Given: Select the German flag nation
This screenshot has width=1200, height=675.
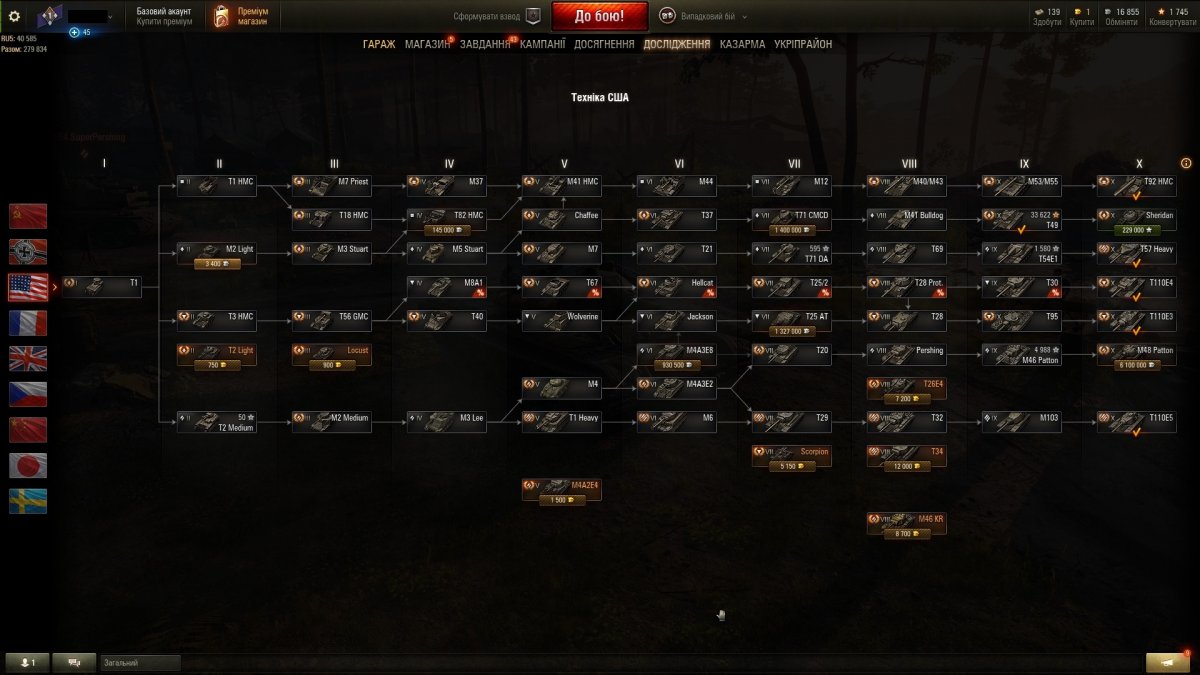Looking at the screenshot, I should (x=28, y=252).
